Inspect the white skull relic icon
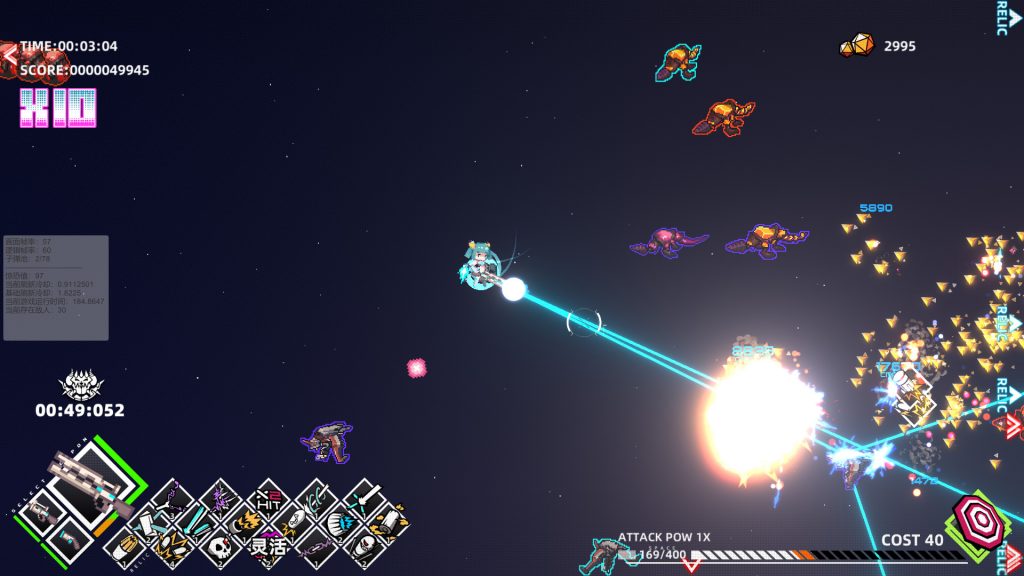1024x576 pixels. [220, 546]
